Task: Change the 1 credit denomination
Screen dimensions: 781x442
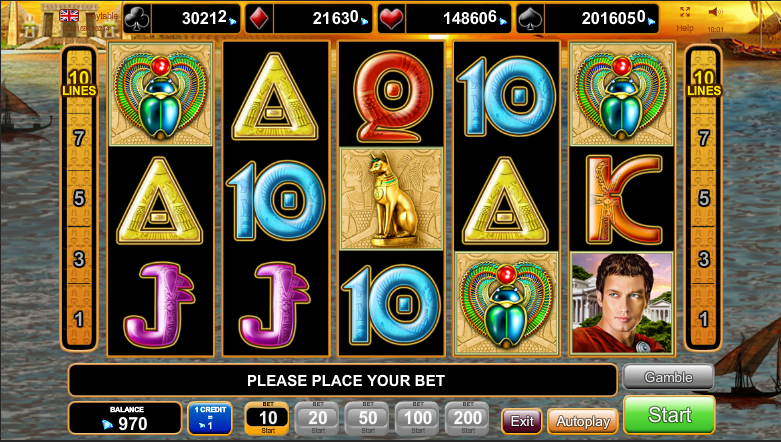Action: pyautogui.click(x=210, y=418)
